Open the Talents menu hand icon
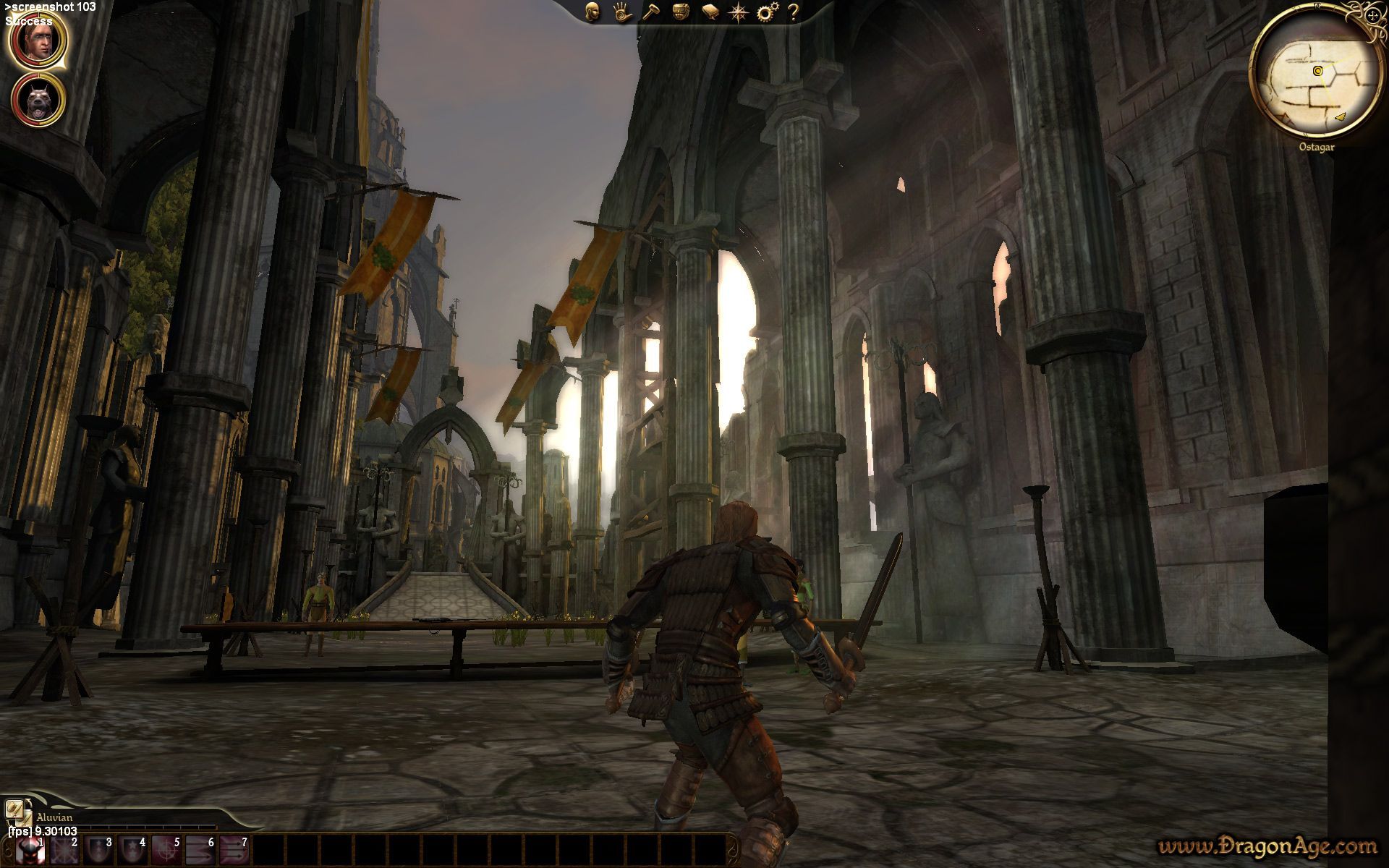This screenshot has height=868, width=1389. pos(622,11)
